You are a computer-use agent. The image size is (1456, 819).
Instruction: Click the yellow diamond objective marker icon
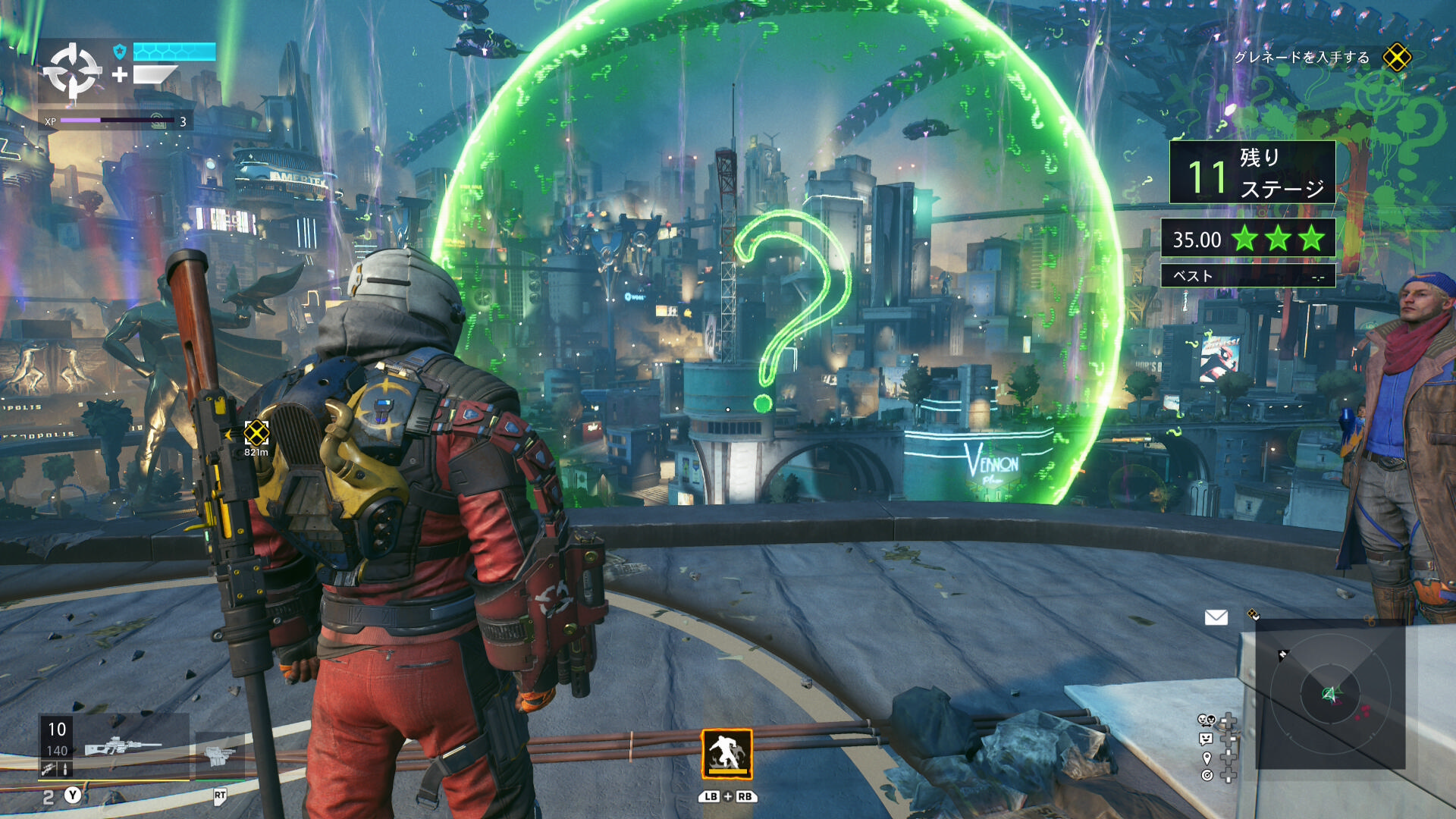[1397, 58]
